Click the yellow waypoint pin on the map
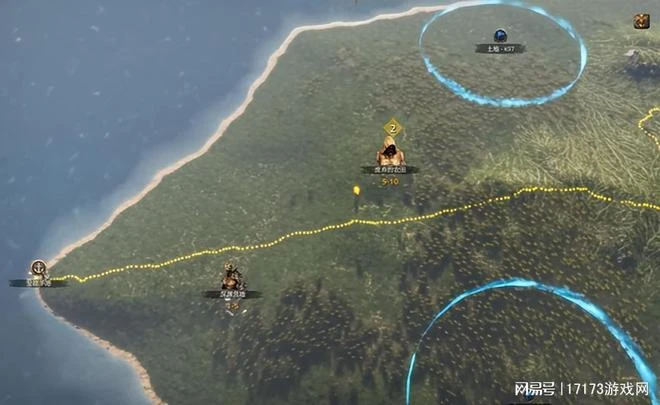This screenshot has height=405, width=660. 356,190
